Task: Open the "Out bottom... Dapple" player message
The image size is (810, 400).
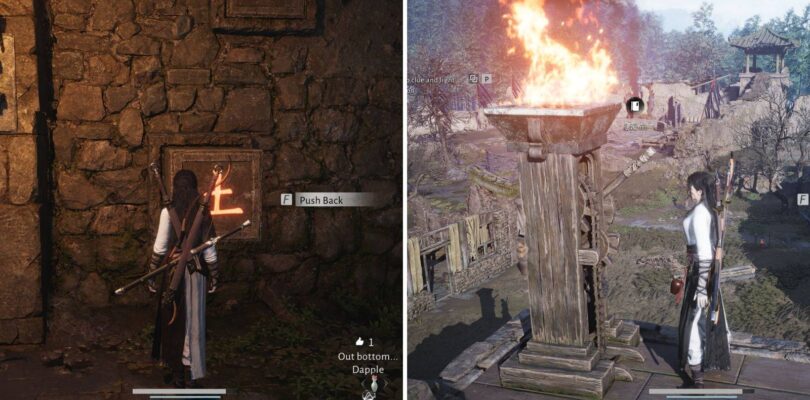Action: click(x=369, y=362)
